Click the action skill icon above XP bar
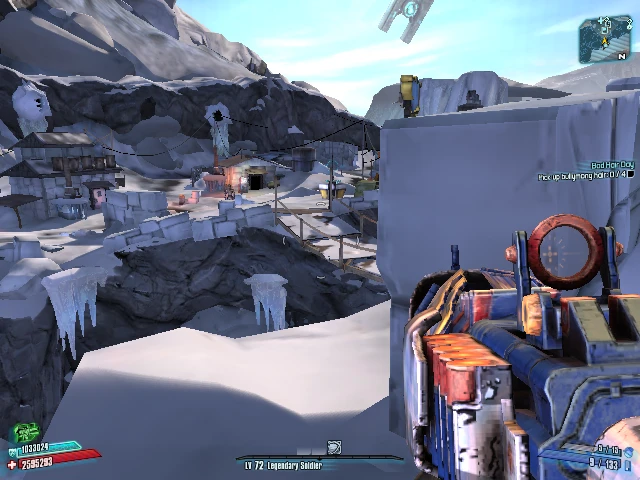Screen dimensions: 640x480 pos(334,447)
